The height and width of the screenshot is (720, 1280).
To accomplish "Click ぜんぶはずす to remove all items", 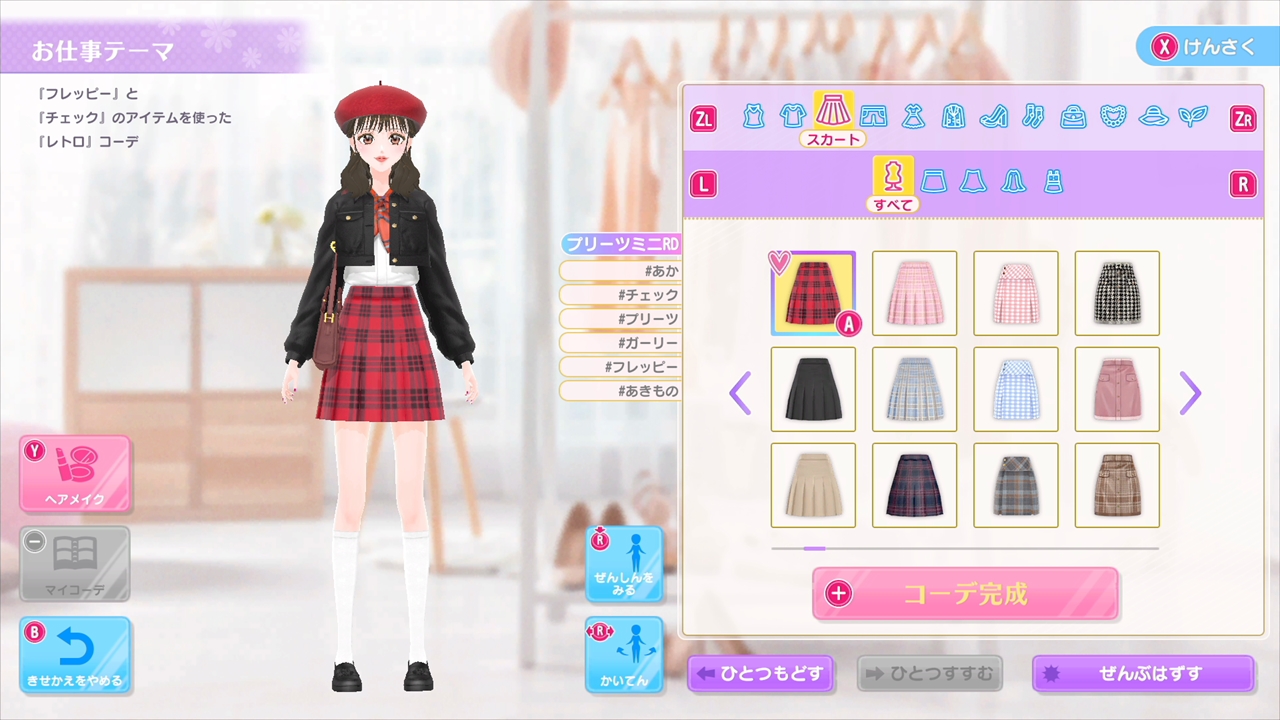I will click(1142, 673).
